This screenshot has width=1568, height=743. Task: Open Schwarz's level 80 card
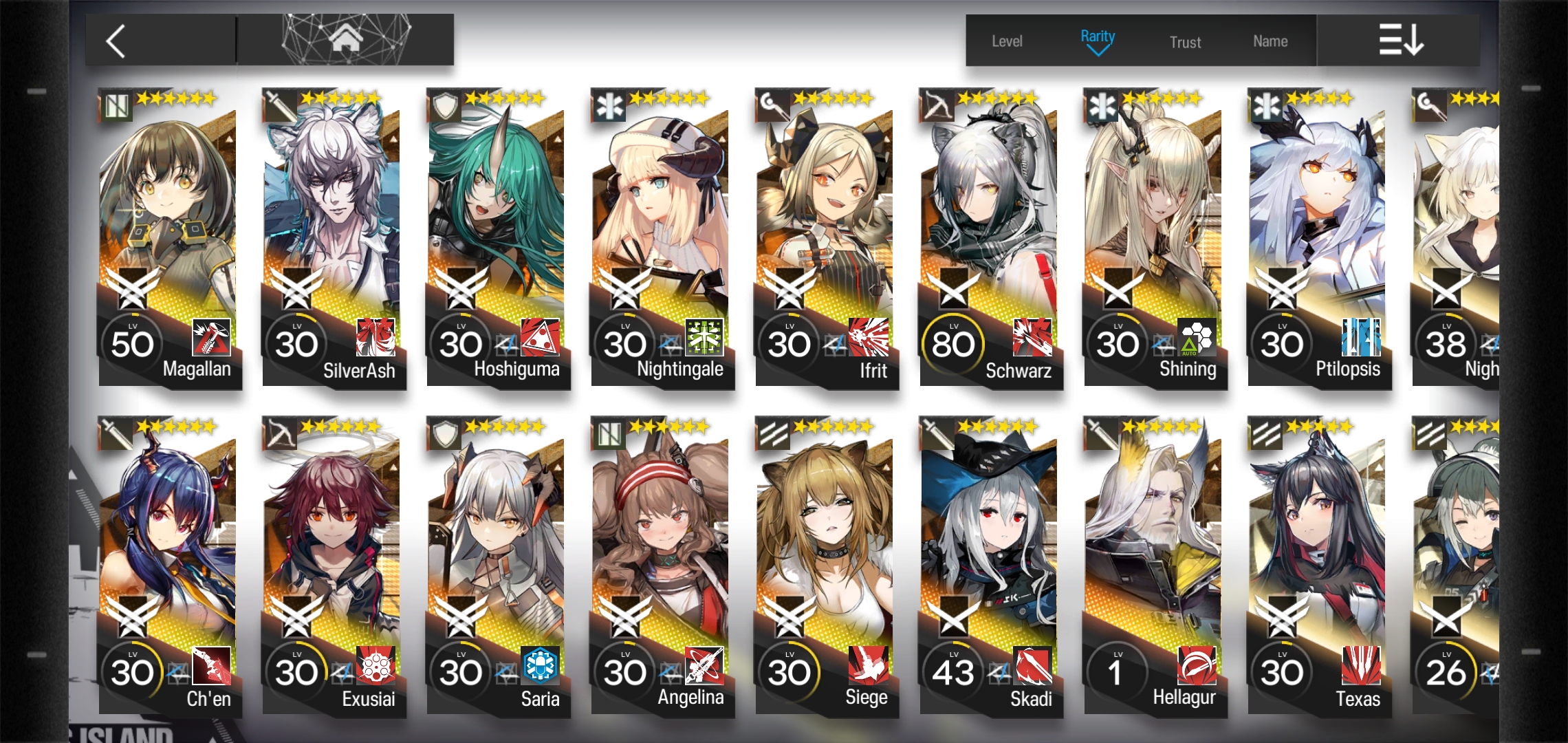pos(990,234)
